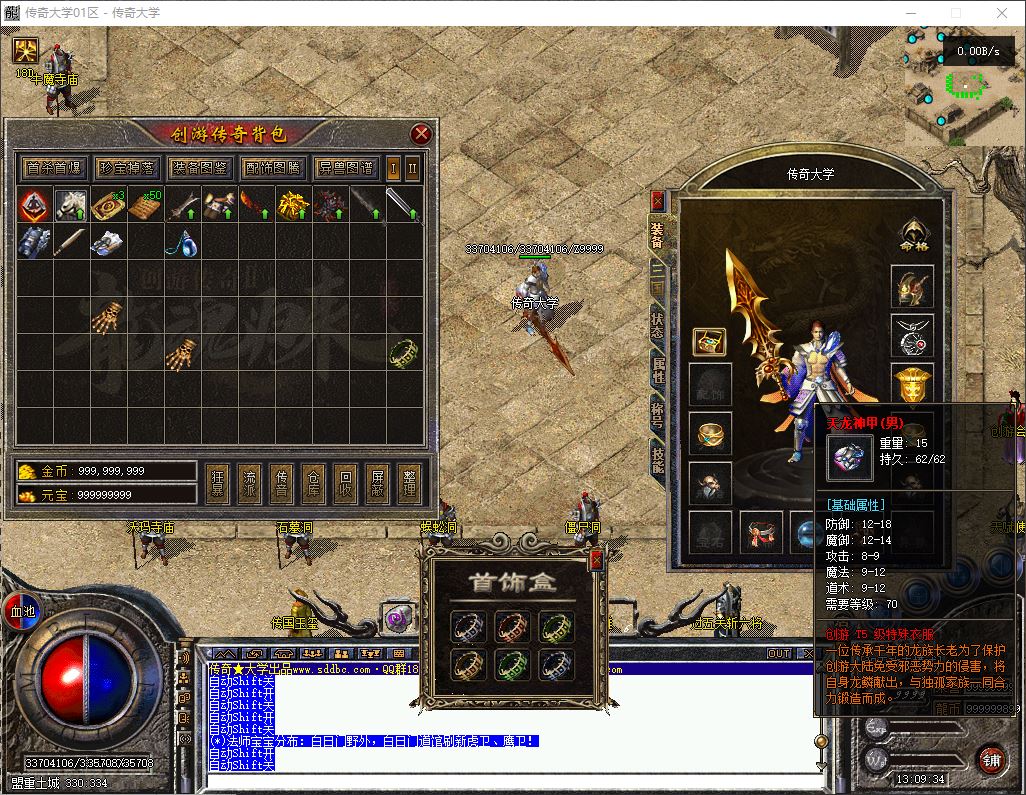Open the 铺 shop button
1026x795 pixels.
click(x=990, y=759)
